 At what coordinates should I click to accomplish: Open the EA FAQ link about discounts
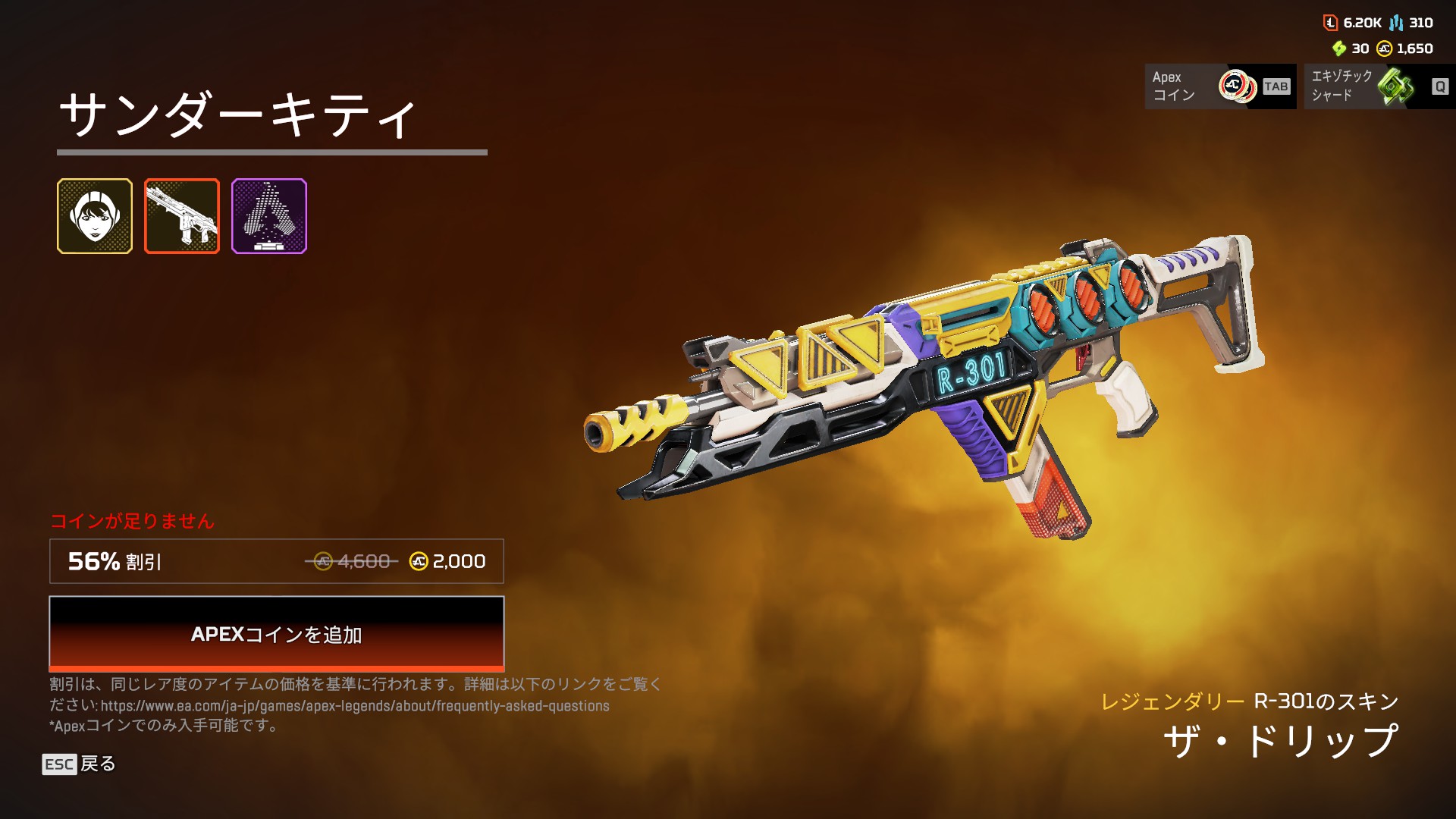pyautogui.click(x=355, y=706)
